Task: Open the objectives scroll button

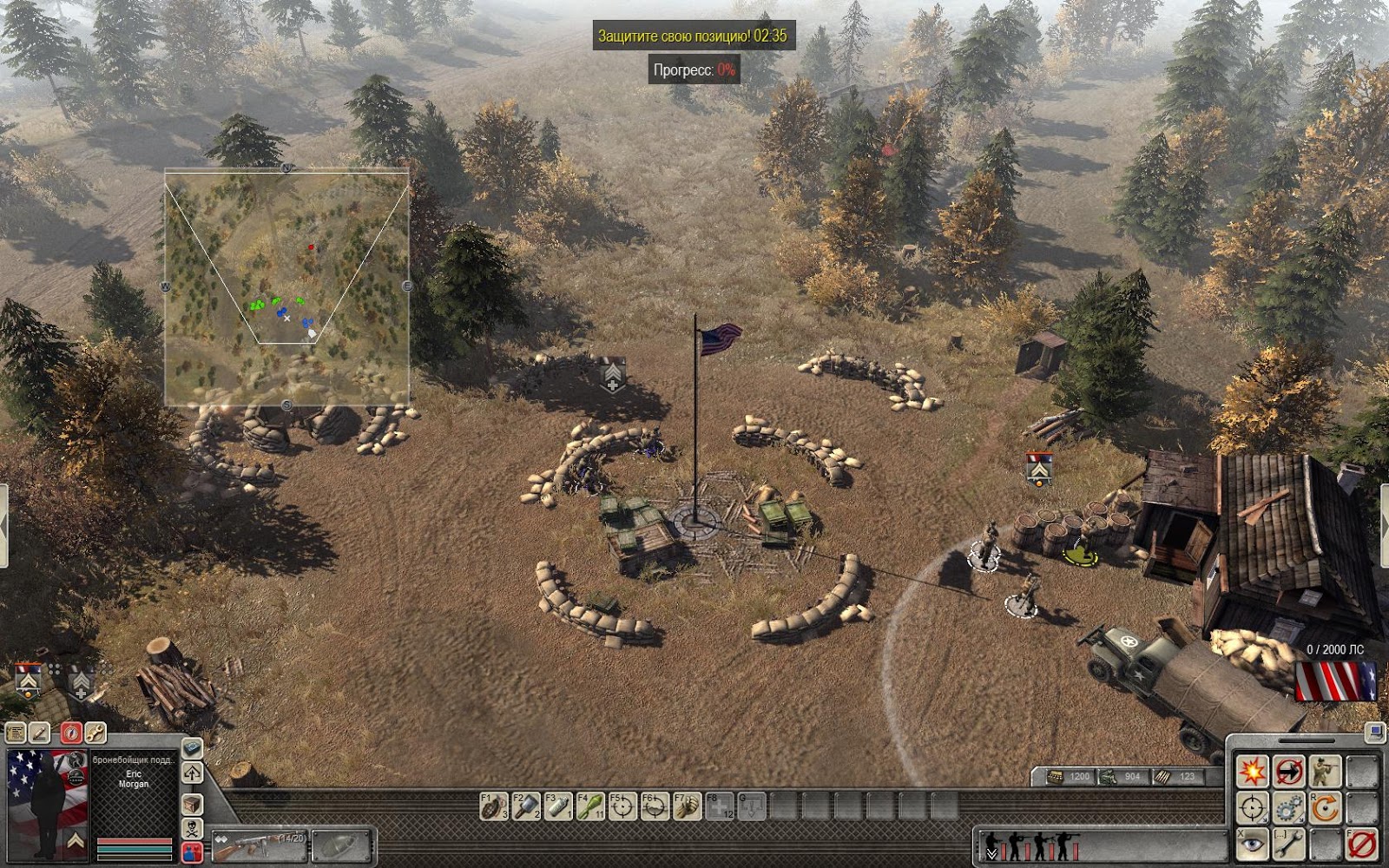Action: 16,733
